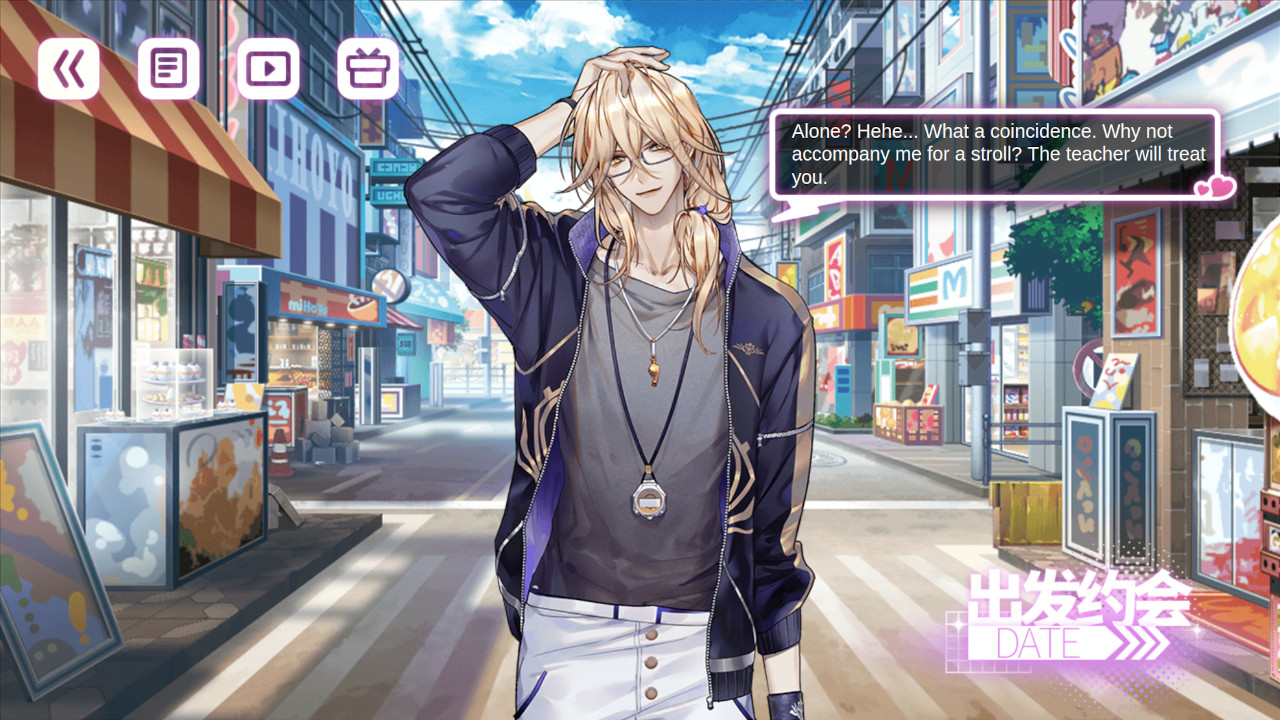
Task: Go back with the double-chevron button
Action: point(69,69)
